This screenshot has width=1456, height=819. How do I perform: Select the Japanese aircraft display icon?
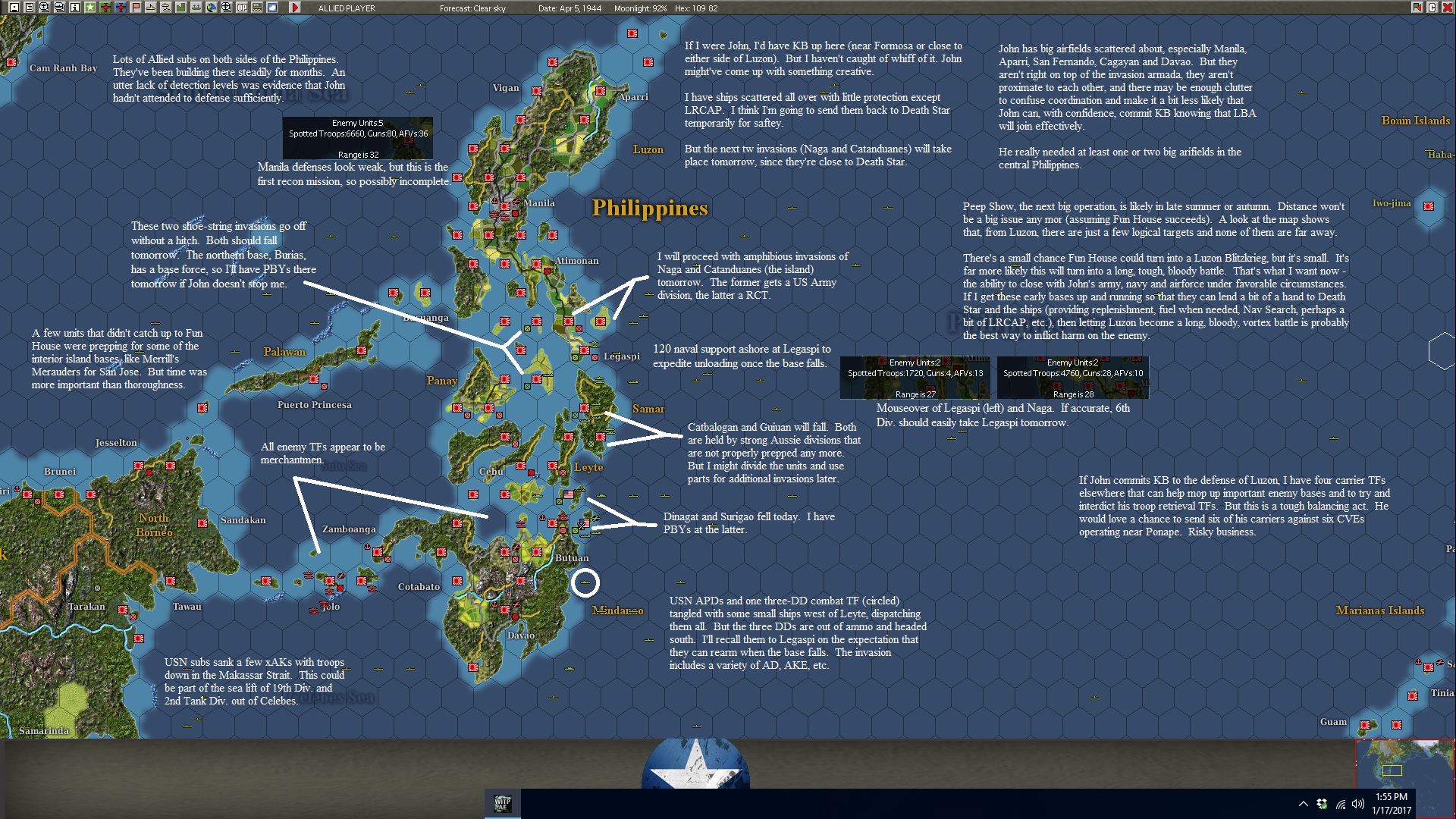(105, 7)
